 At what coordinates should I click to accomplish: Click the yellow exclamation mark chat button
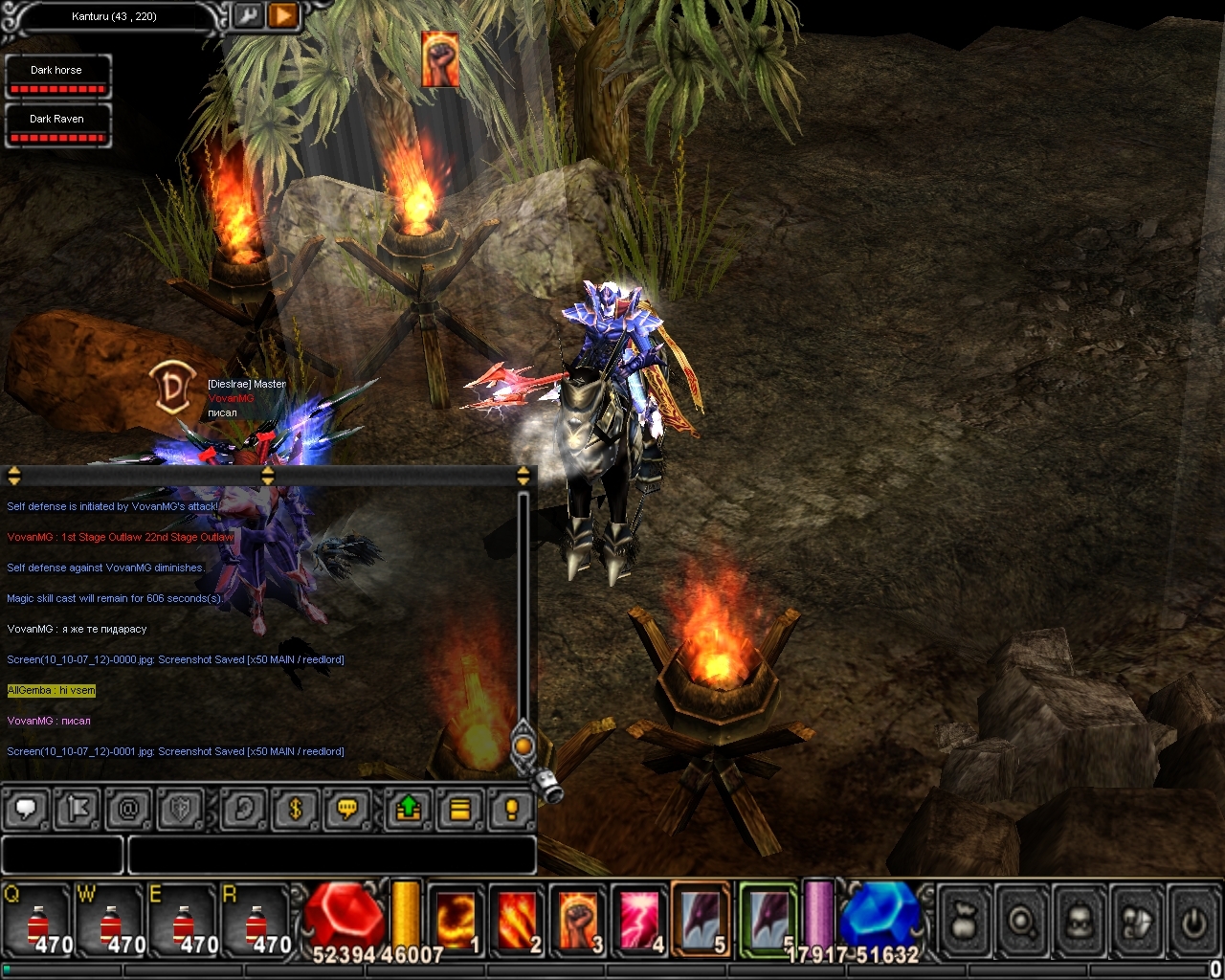511,810
